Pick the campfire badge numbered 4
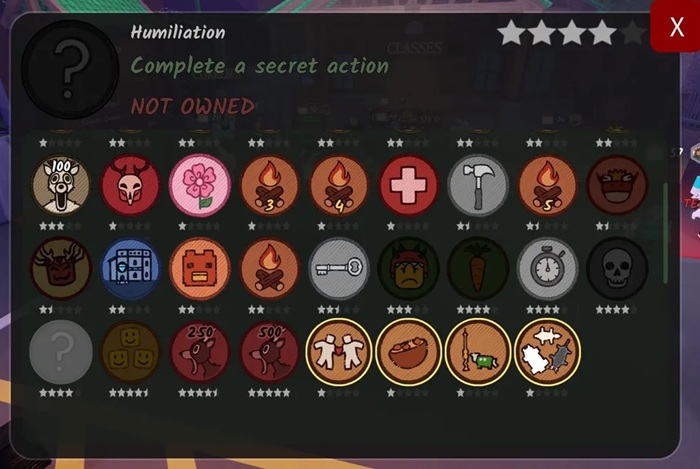 (x=339, y=186)
